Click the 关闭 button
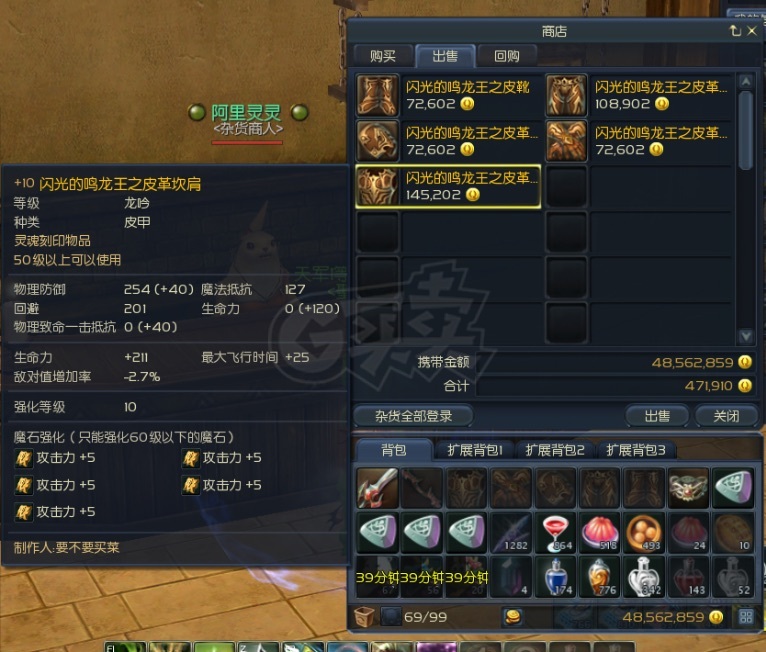Viewport: 766px width, 652px height. click(x=720, y=416)
